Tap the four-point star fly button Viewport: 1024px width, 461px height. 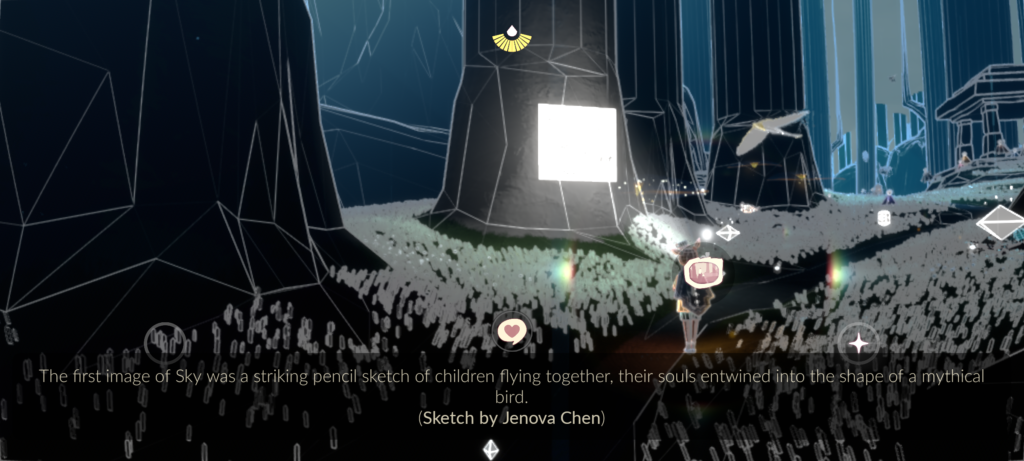pyautogui.click(x=857, y=343)
